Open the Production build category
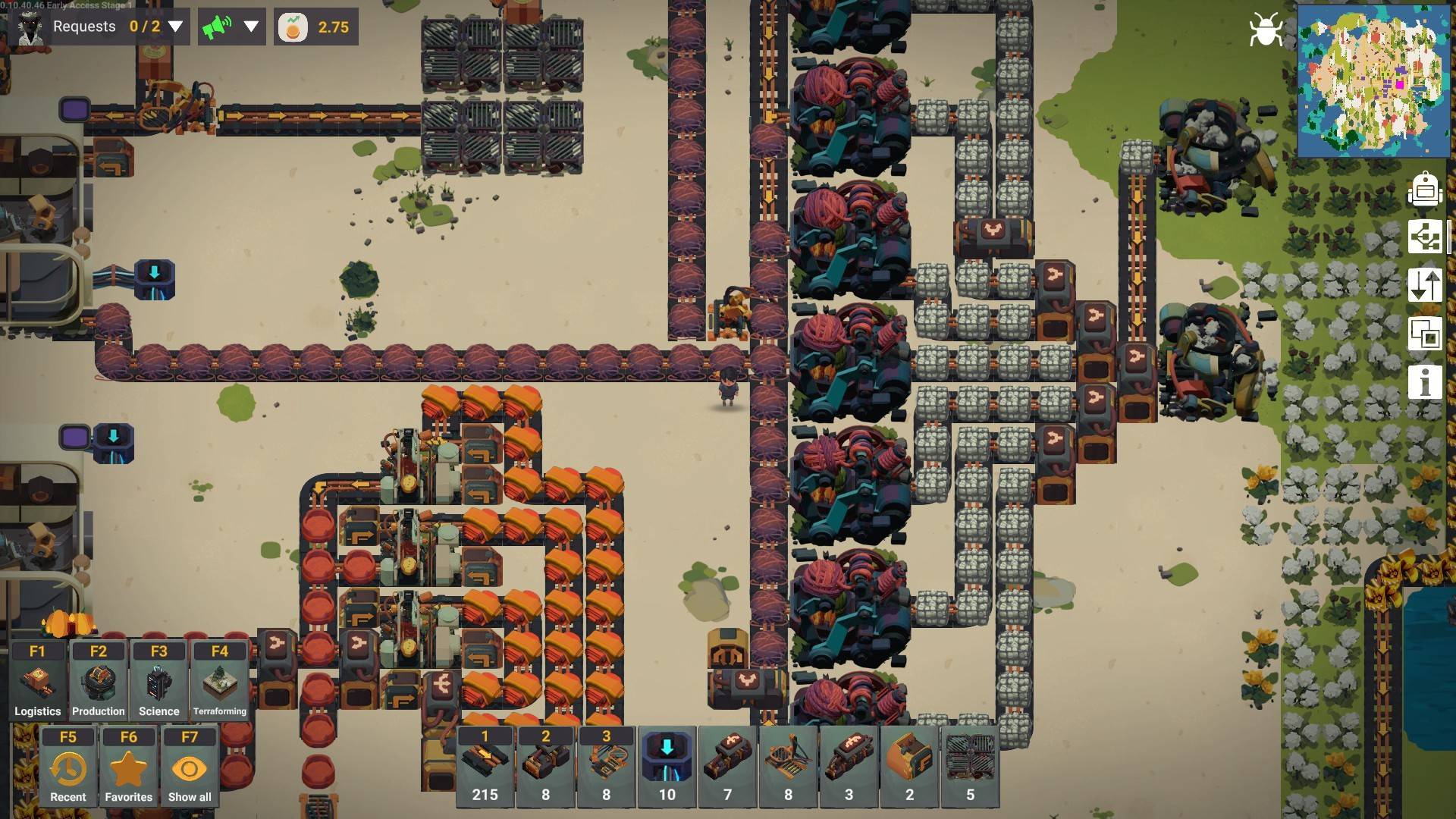This screenshot has height=819, width=1456. click(x=99, y=680)
